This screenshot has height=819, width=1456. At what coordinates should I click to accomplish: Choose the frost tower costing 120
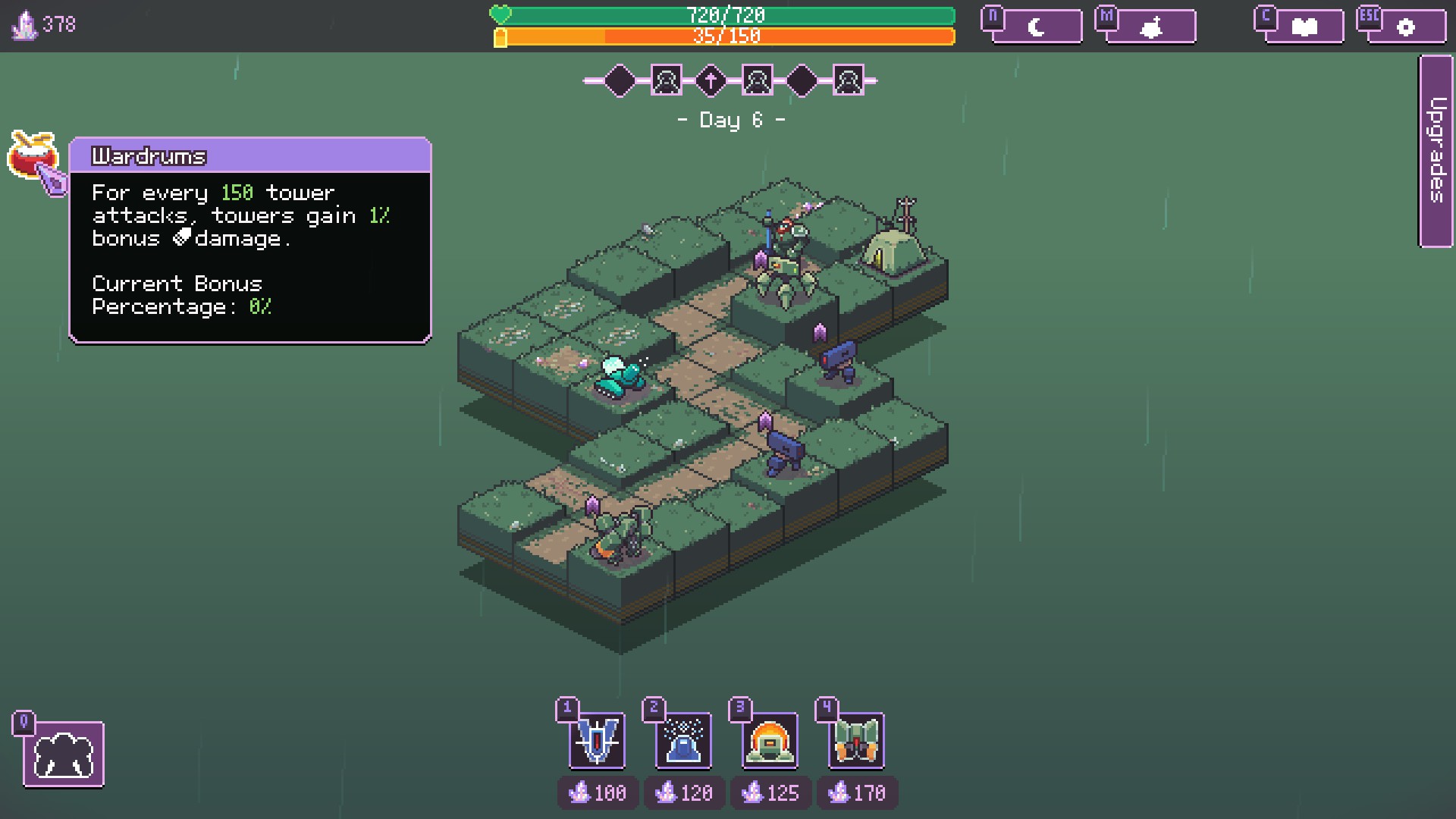point(683,741)
